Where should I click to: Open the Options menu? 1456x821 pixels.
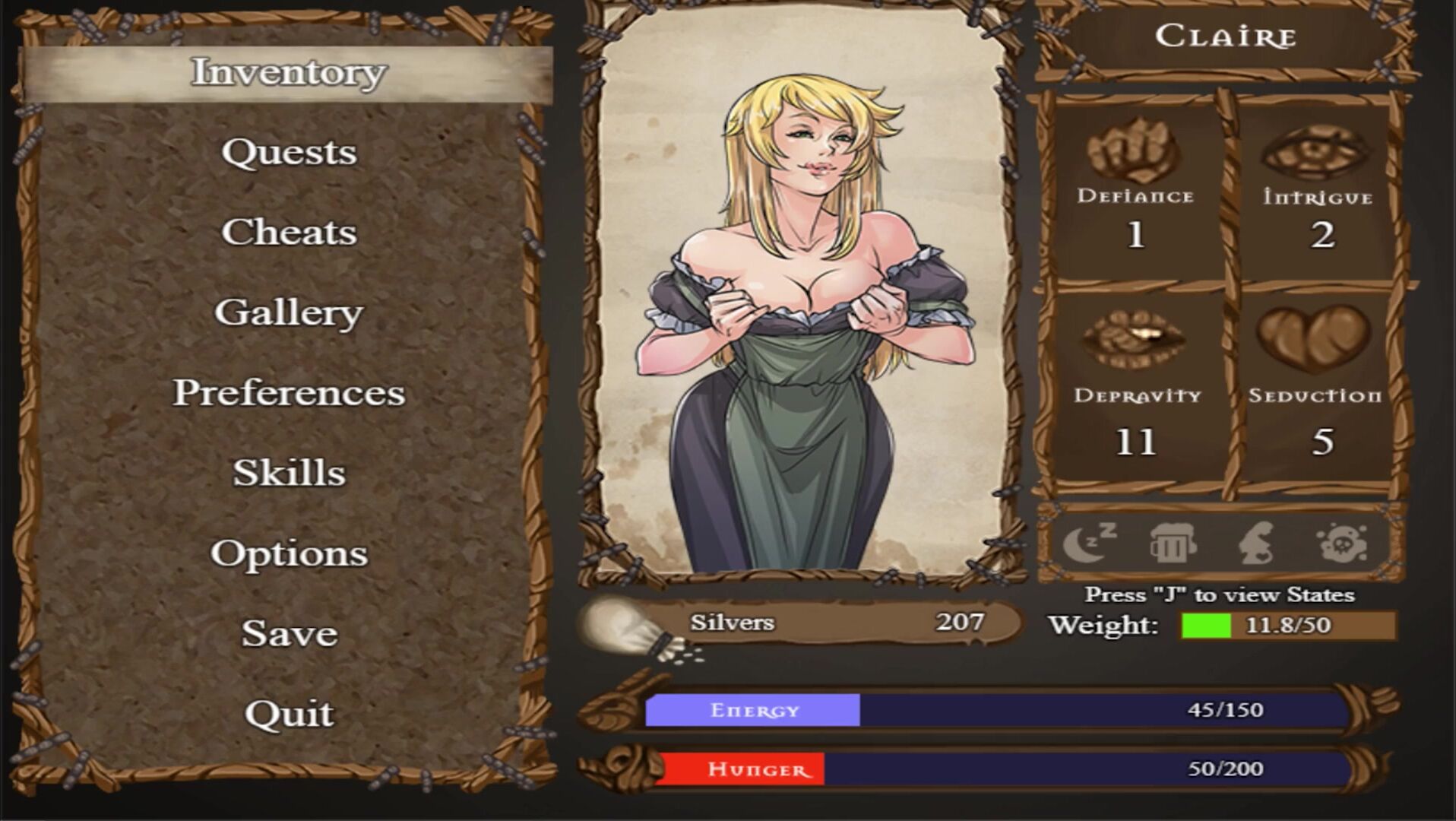point(289,553)
